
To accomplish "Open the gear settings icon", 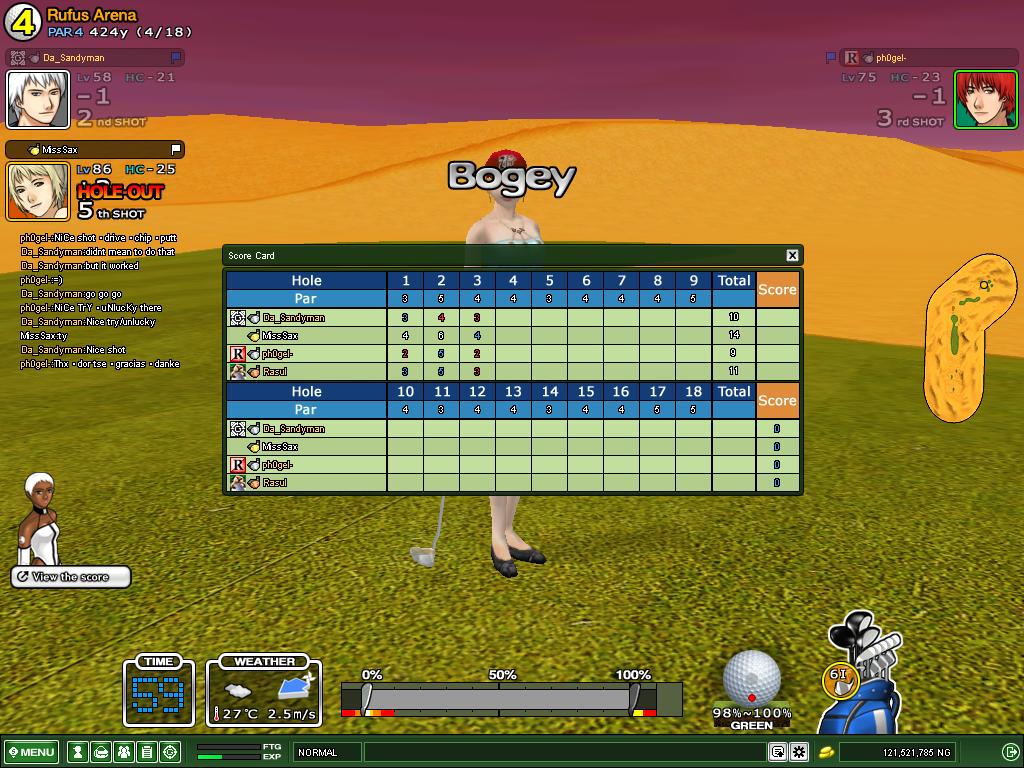I will click(799, 752).
